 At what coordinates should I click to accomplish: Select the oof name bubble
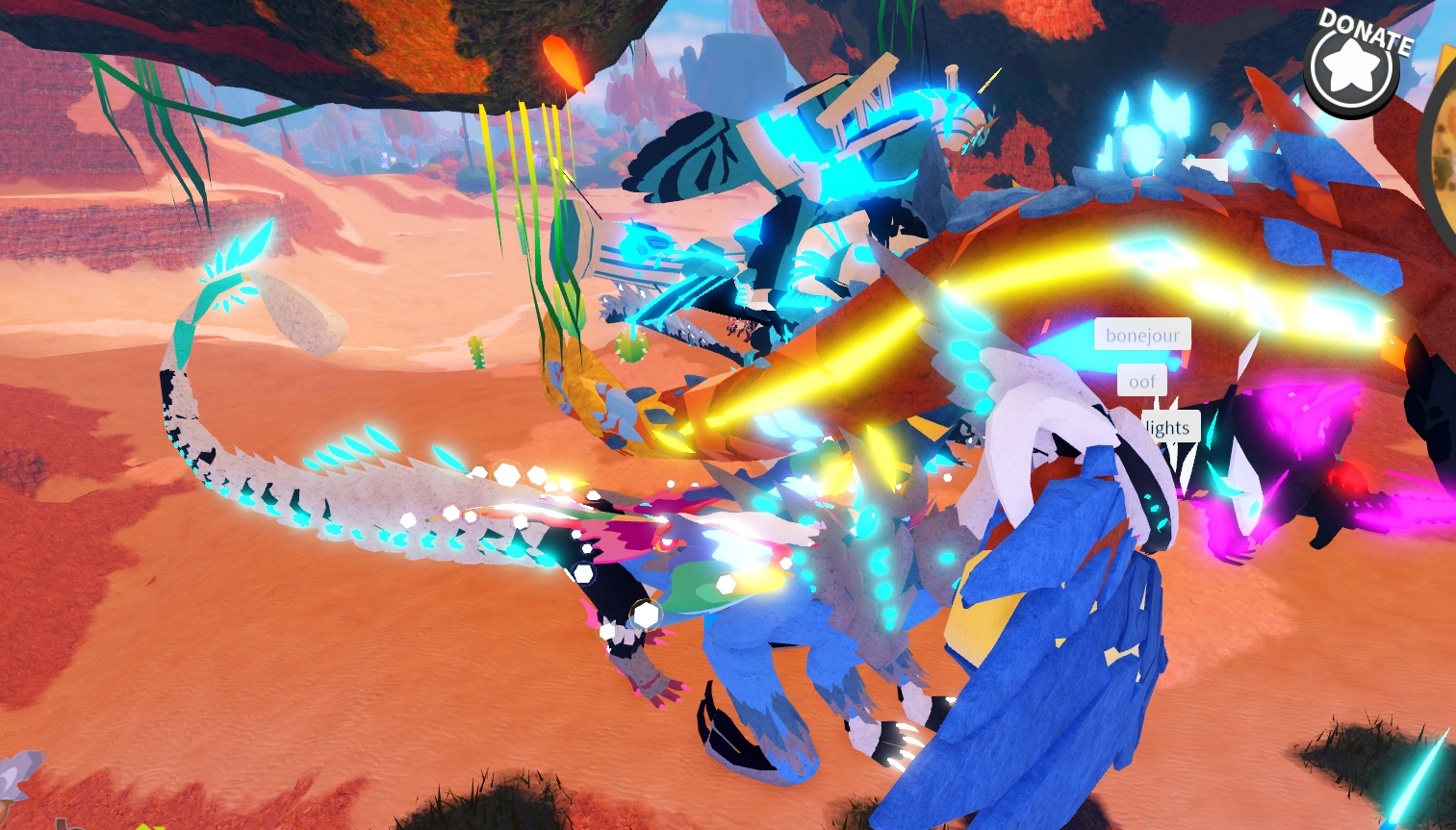pyautogui.click(x=1141, y=381)
